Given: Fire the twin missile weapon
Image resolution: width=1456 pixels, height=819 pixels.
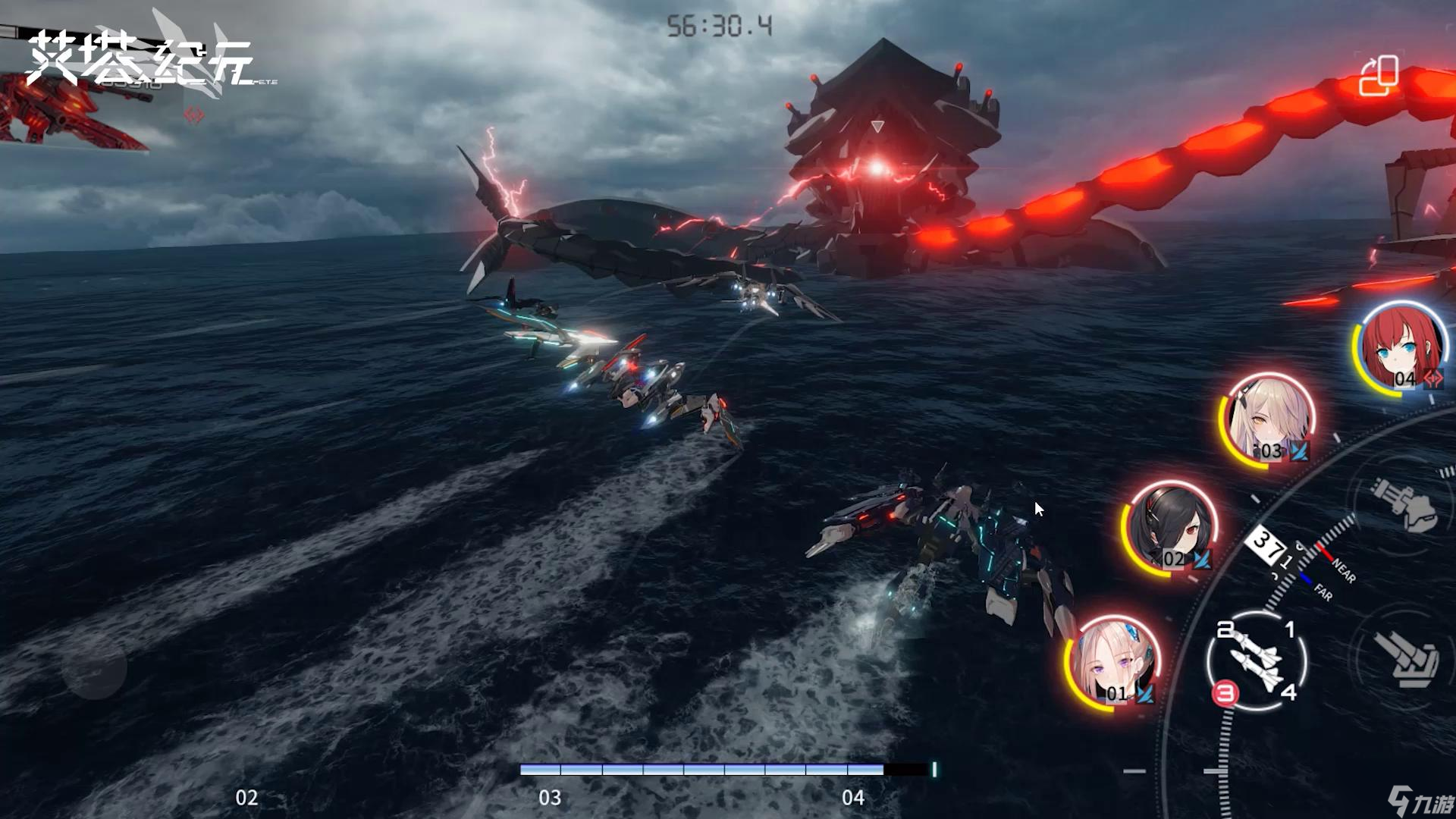Looking at the screenshot, I should tap(1257, 661).
